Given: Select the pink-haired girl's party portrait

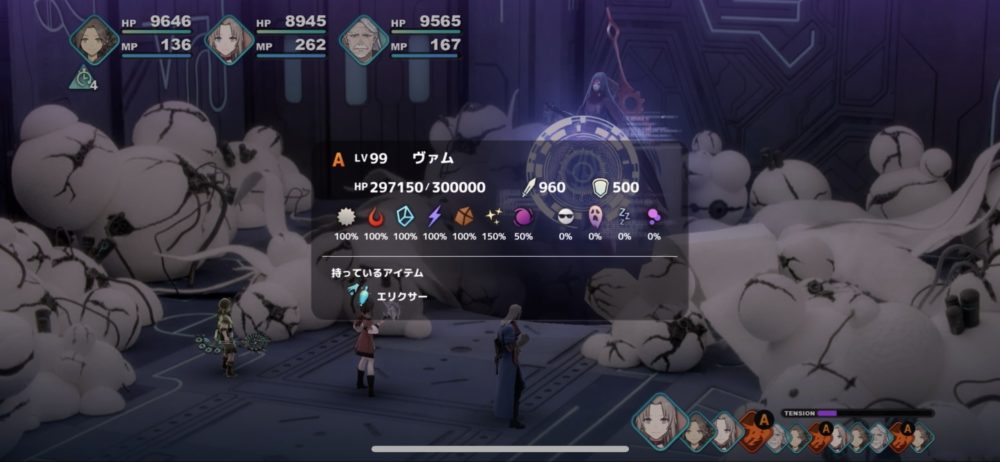Looking at the screenshot, I should [x=229, y=40].
